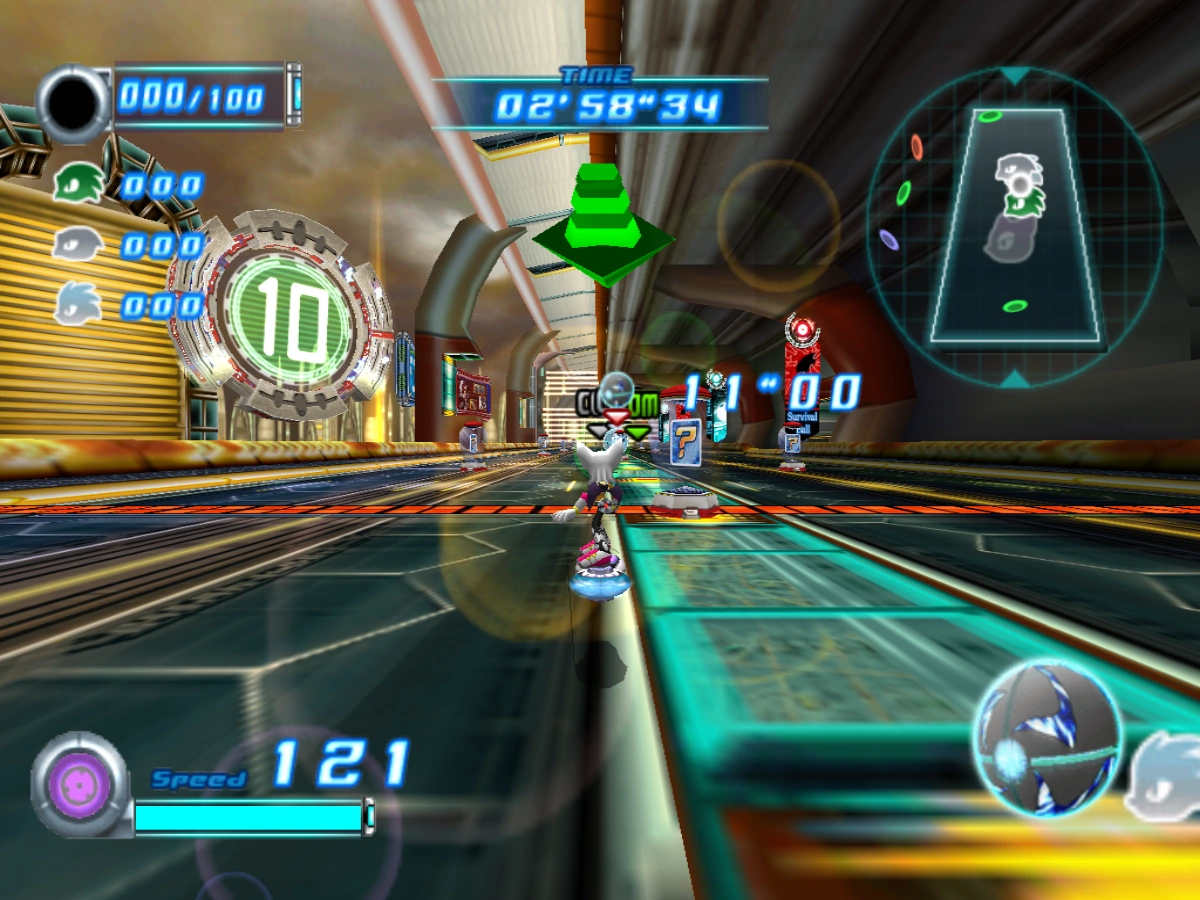Select the green hedgehog player icon

[79, 184]
